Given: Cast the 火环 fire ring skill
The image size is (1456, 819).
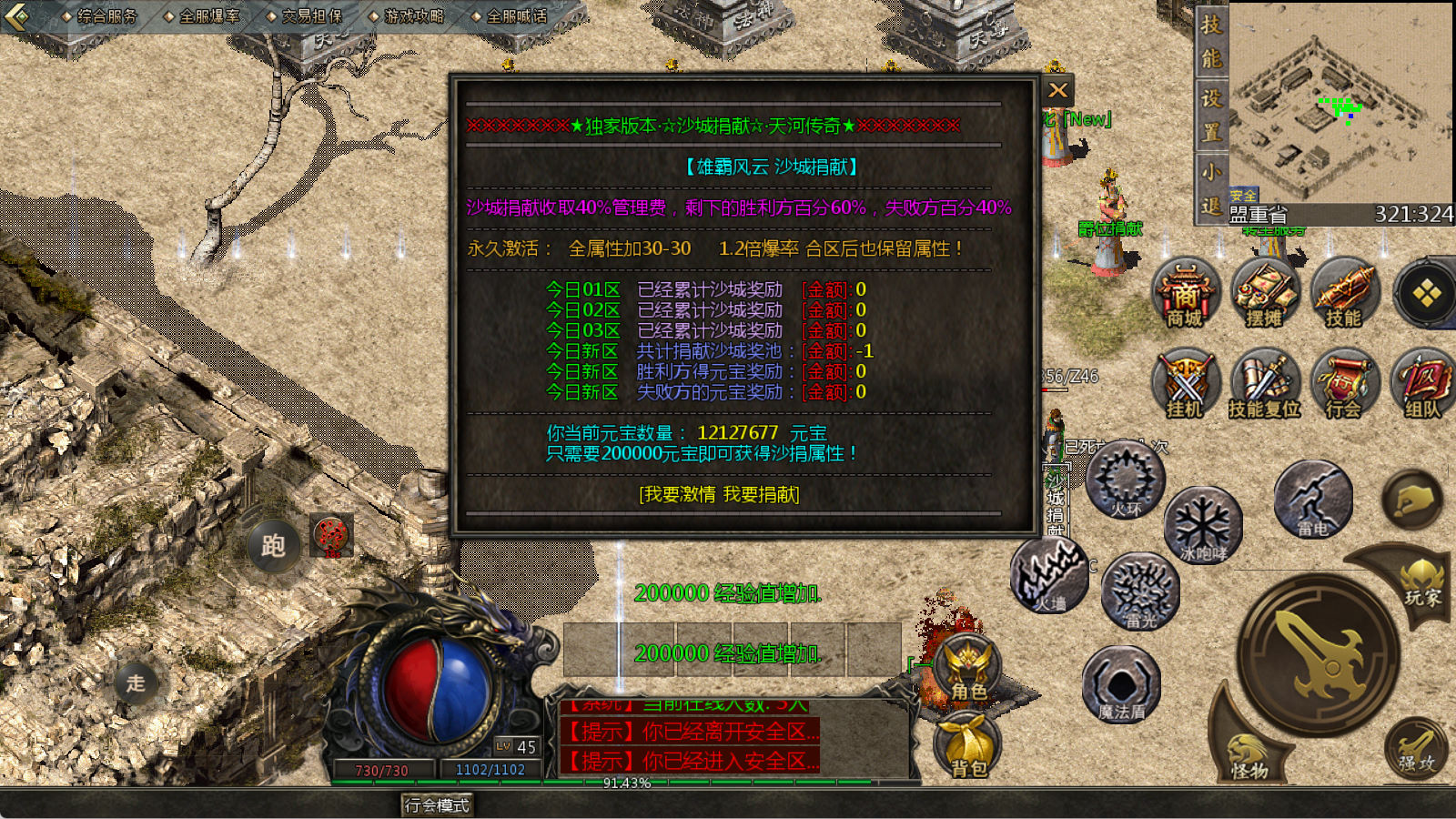Looking at the screenshot, I should [1126, 480].
